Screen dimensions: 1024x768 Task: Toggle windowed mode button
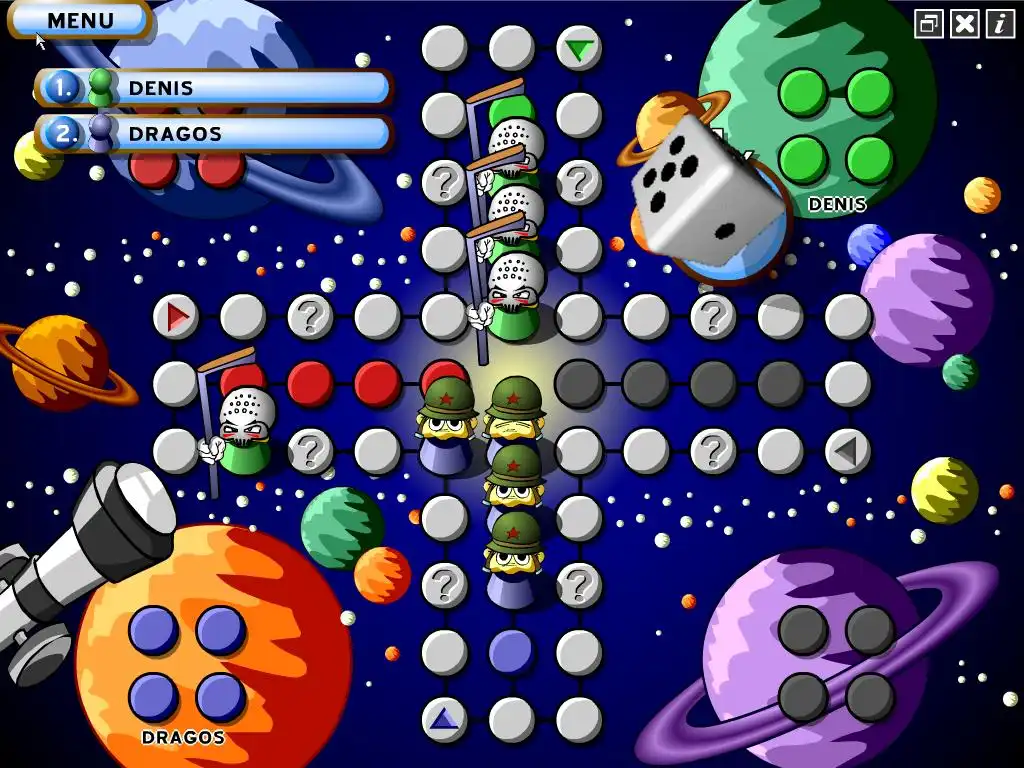929,24
